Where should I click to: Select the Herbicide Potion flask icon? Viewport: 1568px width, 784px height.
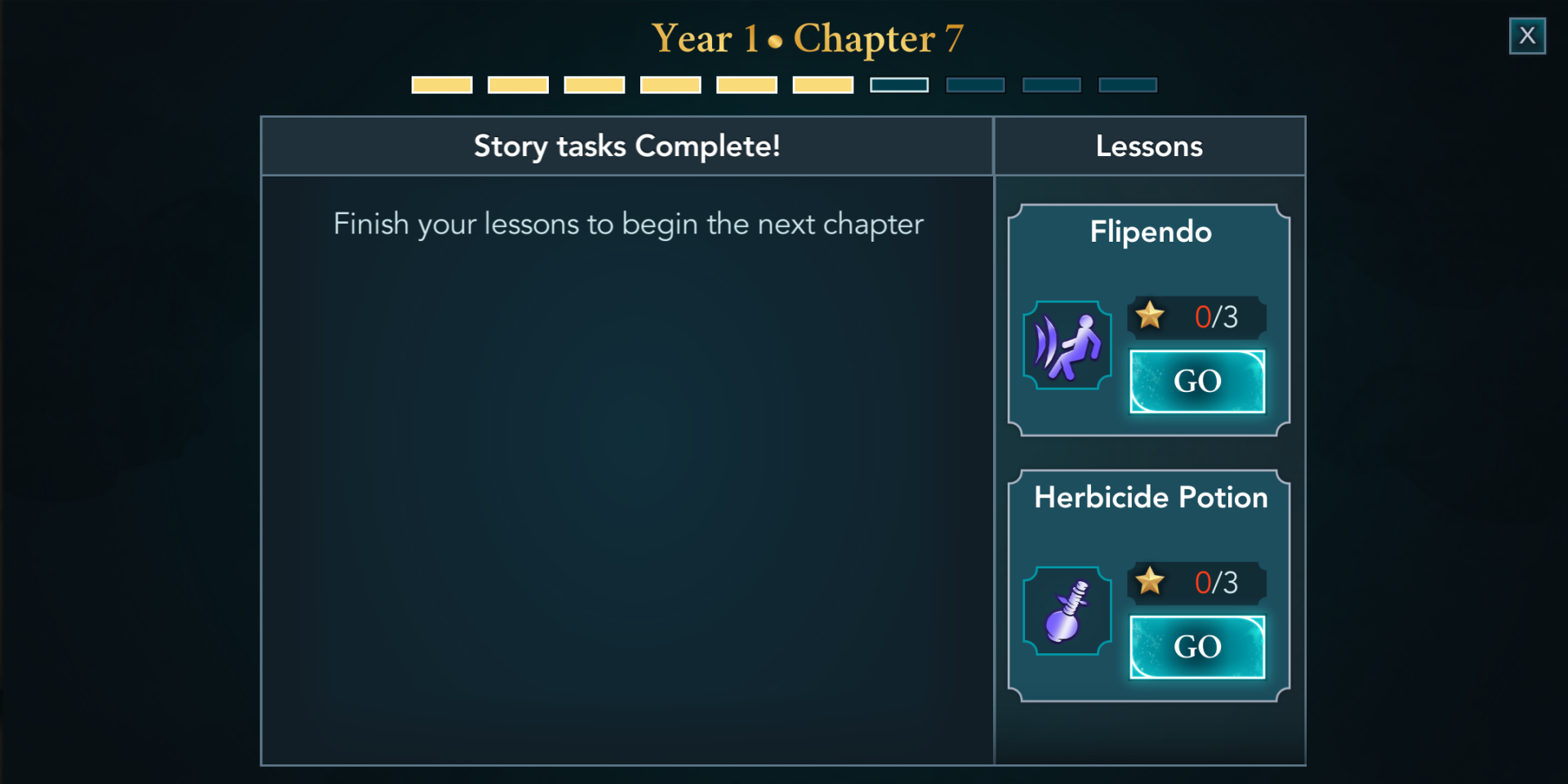click(x=1067, y=611)
